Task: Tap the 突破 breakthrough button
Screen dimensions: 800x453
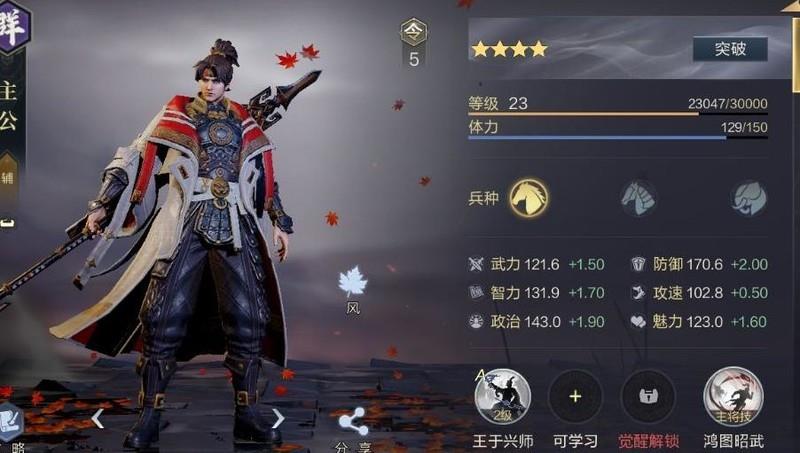Action: (x=730, y=49)
